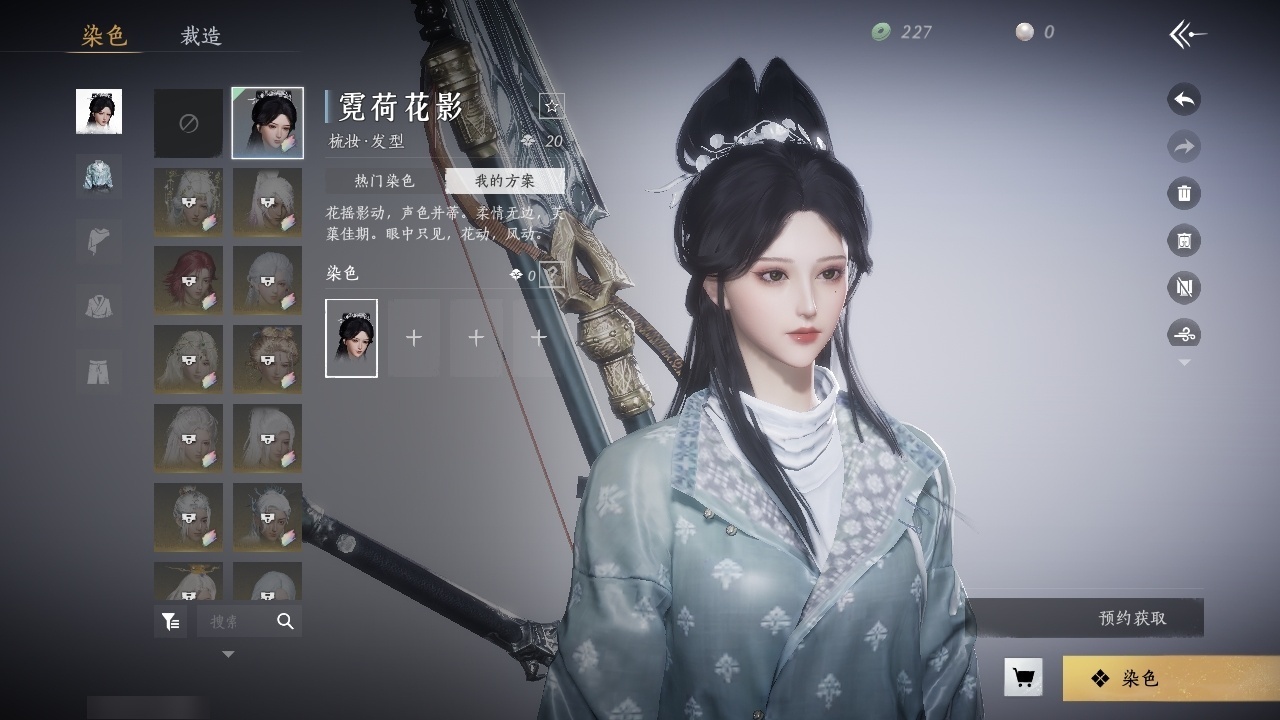Click the trash can delete icon

[x=1184, y=193]
